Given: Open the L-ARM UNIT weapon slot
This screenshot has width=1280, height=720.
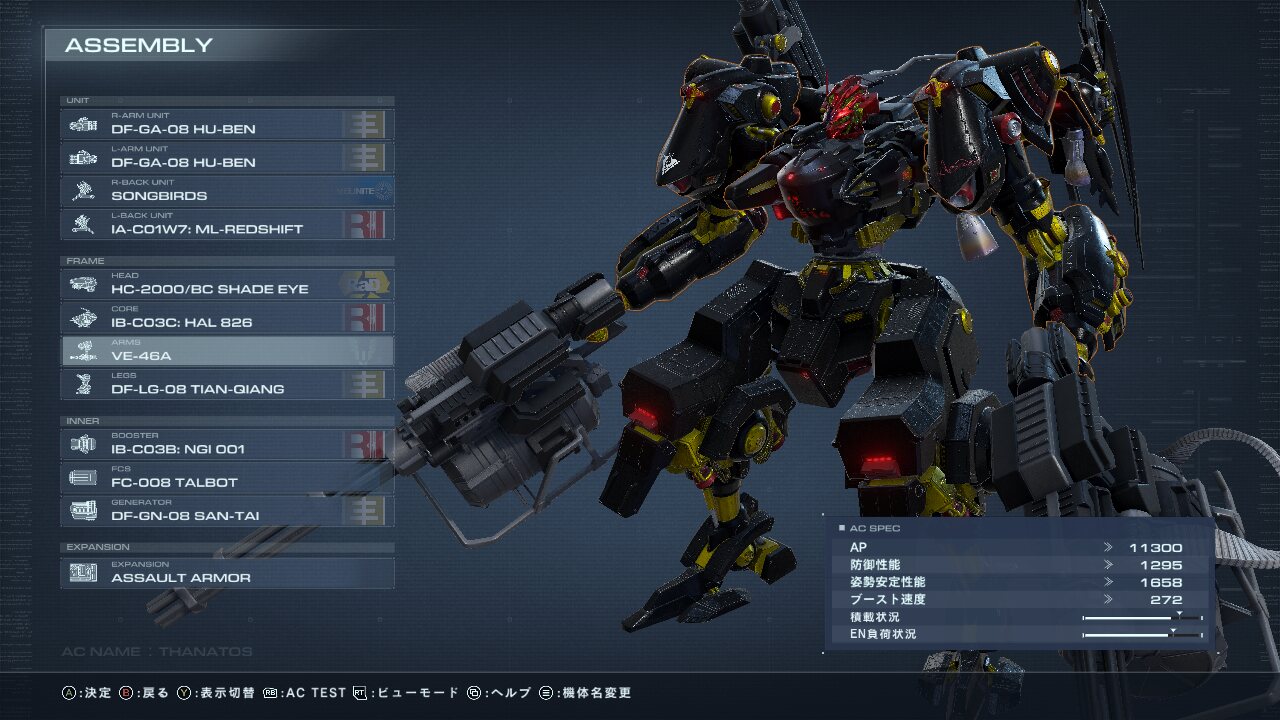Looking at the screenshot, I should click(227, 157).
